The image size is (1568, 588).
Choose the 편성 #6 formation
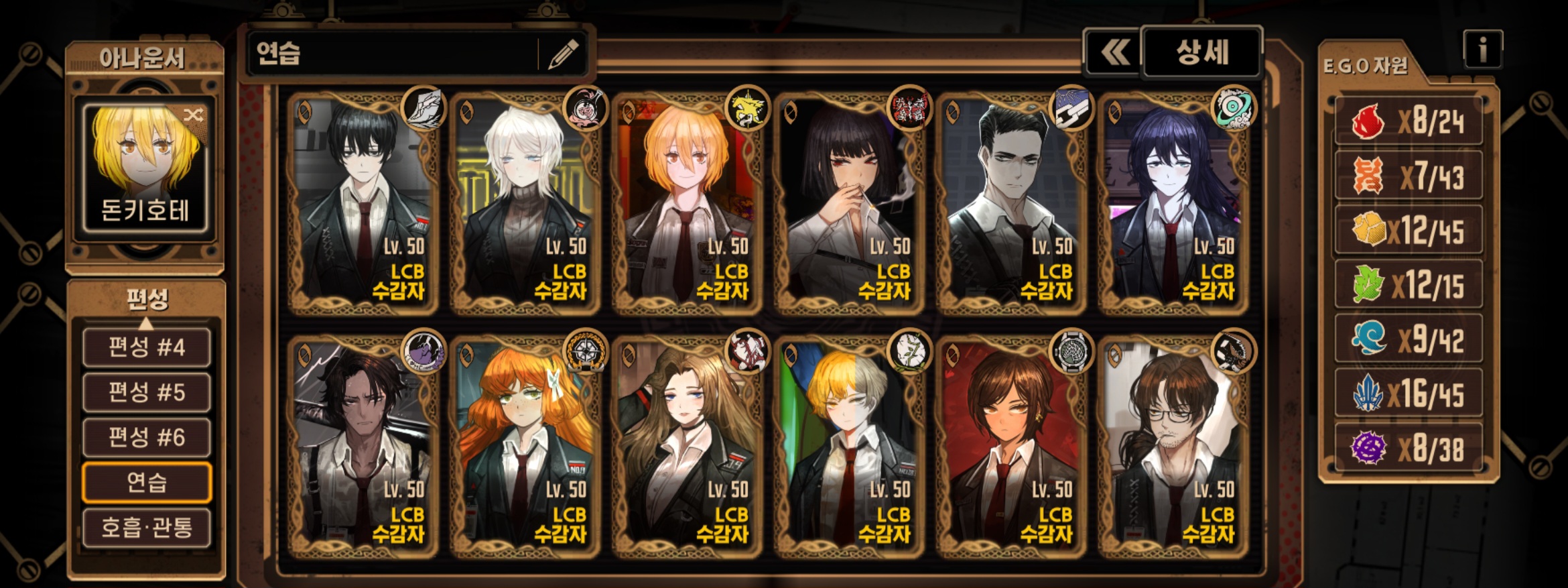tap(146, 437)
